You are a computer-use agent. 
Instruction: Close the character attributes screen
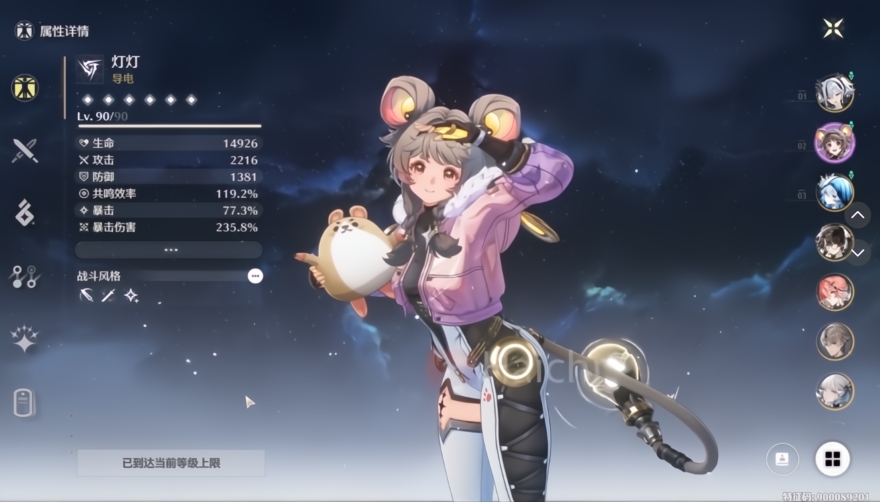(833, 28)
